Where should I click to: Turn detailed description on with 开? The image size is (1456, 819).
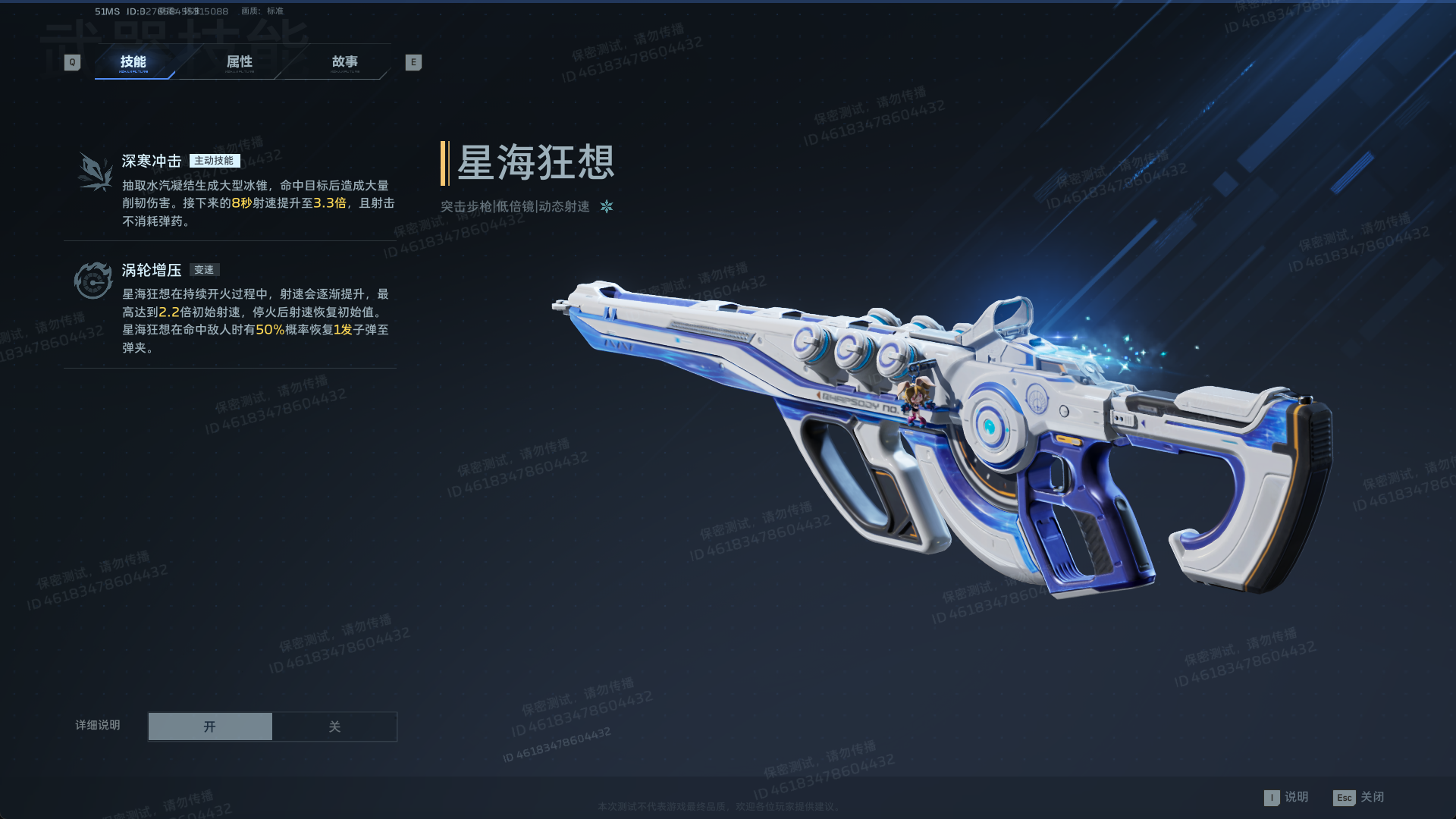tap(210, 726)
